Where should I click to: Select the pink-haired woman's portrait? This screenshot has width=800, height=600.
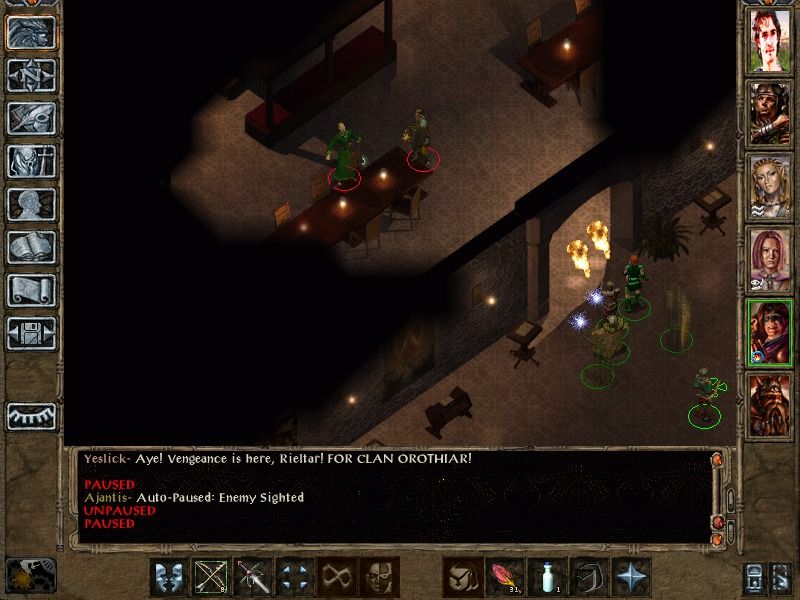pyautogui.click(x=770, y=260)
